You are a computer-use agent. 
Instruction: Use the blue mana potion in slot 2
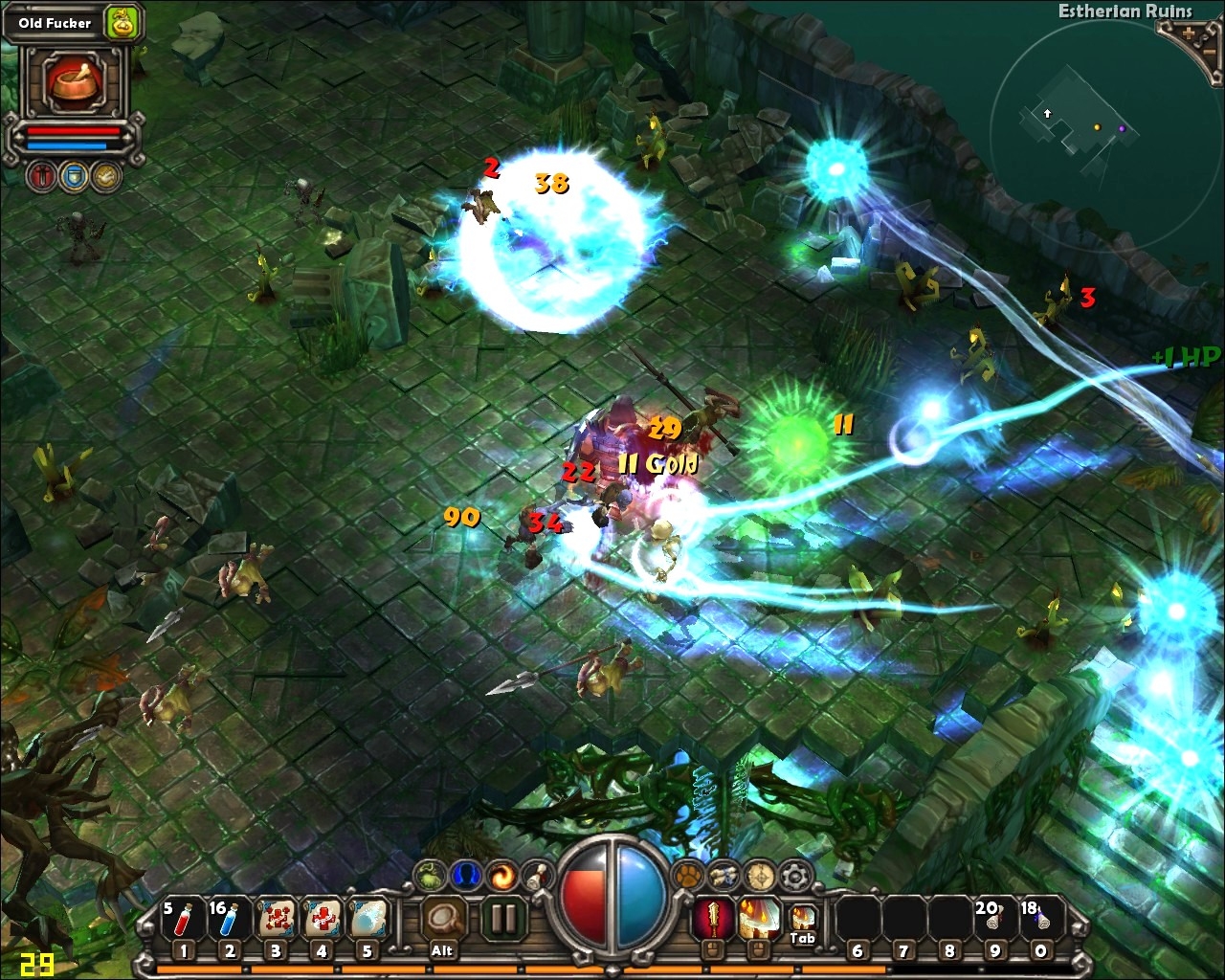229,919
